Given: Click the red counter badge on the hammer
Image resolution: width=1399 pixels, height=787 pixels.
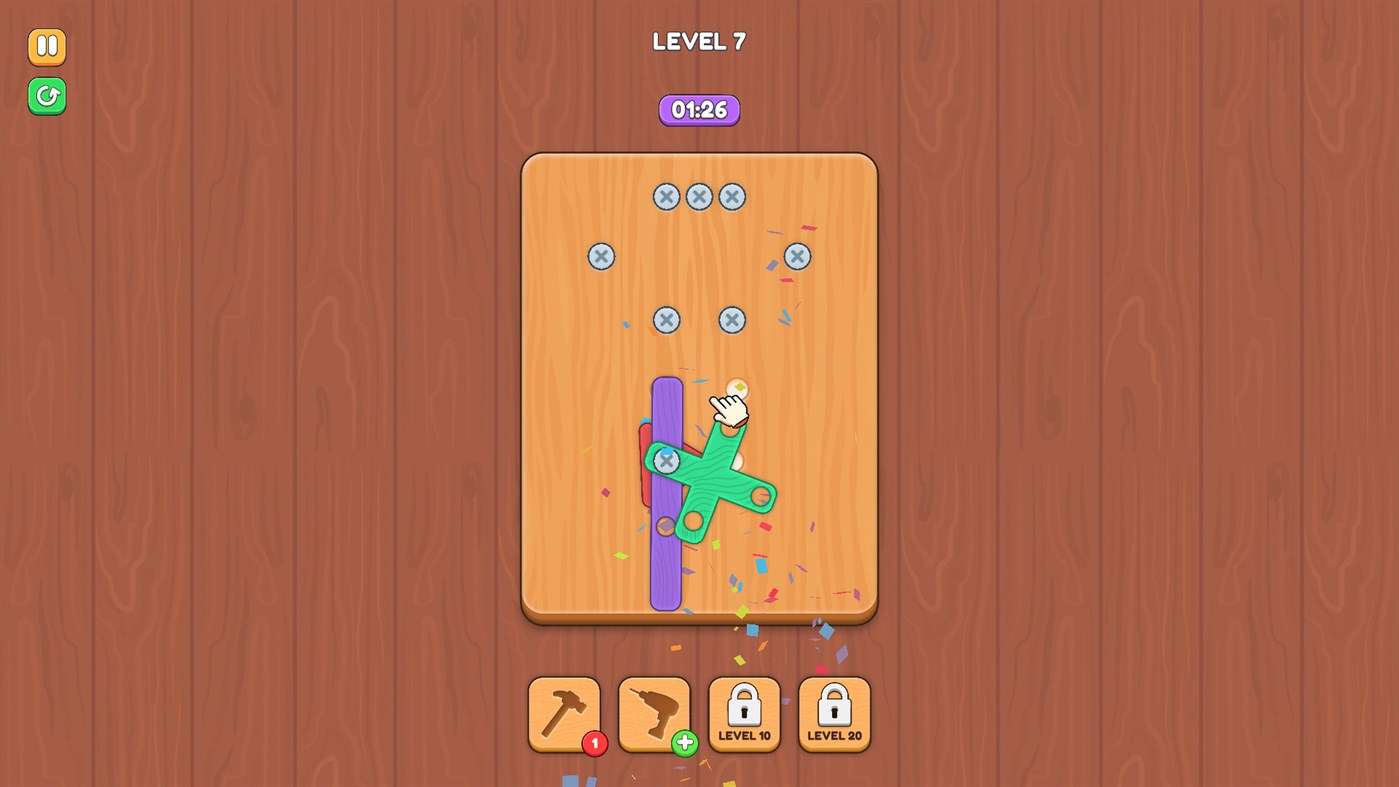Looking at the screenshot, I should click(595, 742).
